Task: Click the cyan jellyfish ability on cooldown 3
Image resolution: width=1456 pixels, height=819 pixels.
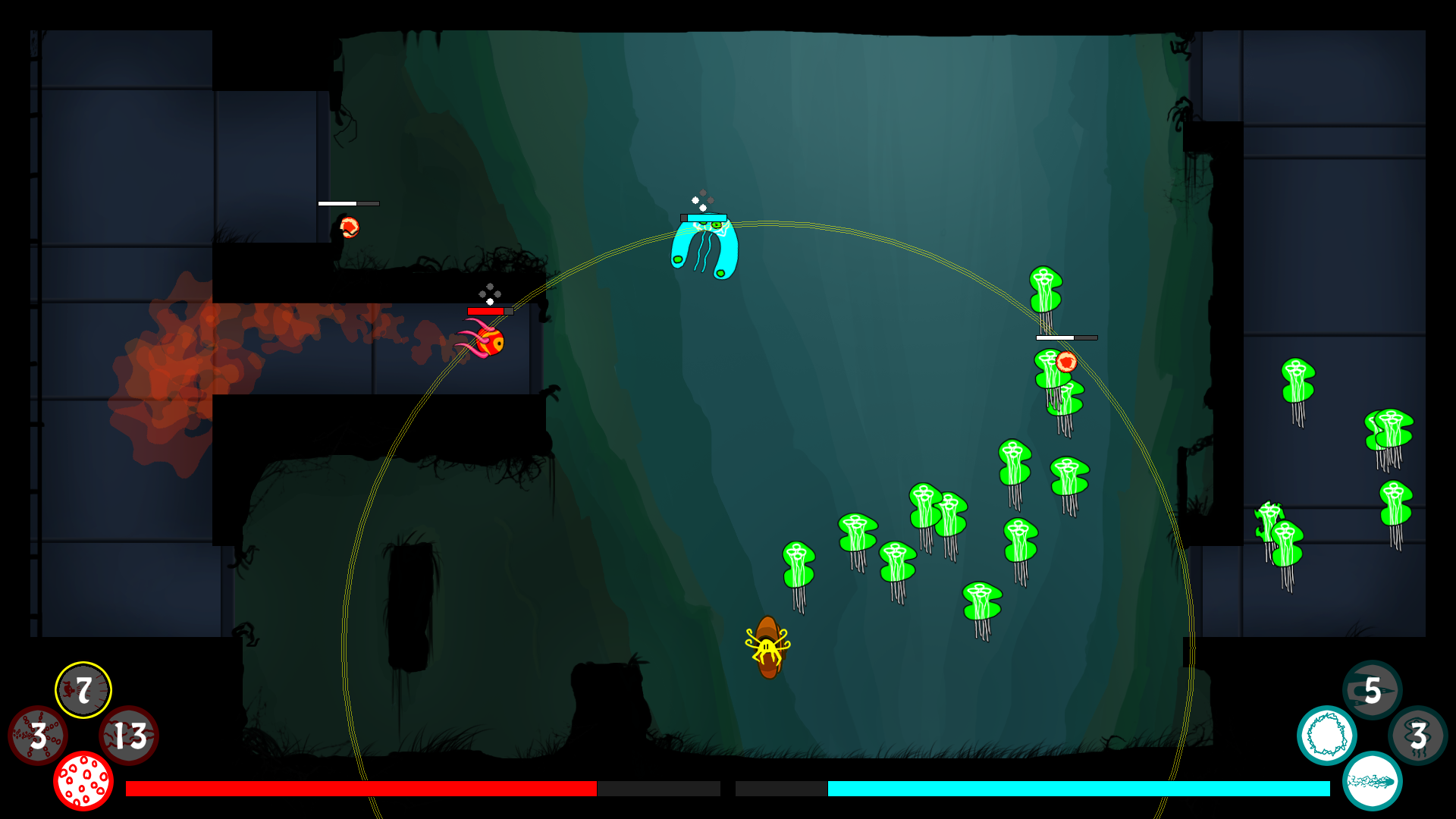Action: (x=1417, y=735)
